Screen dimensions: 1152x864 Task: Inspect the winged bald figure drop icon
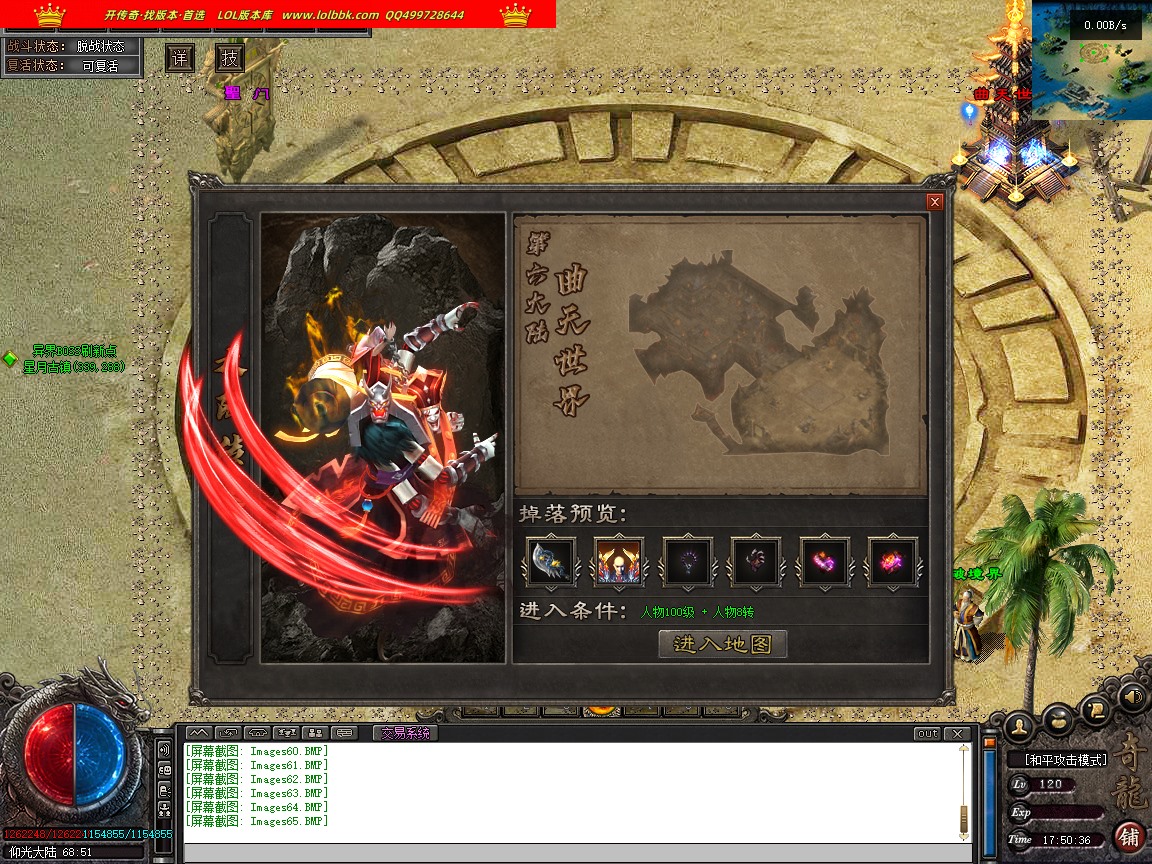pyautogui.click(x=619, y=562)
